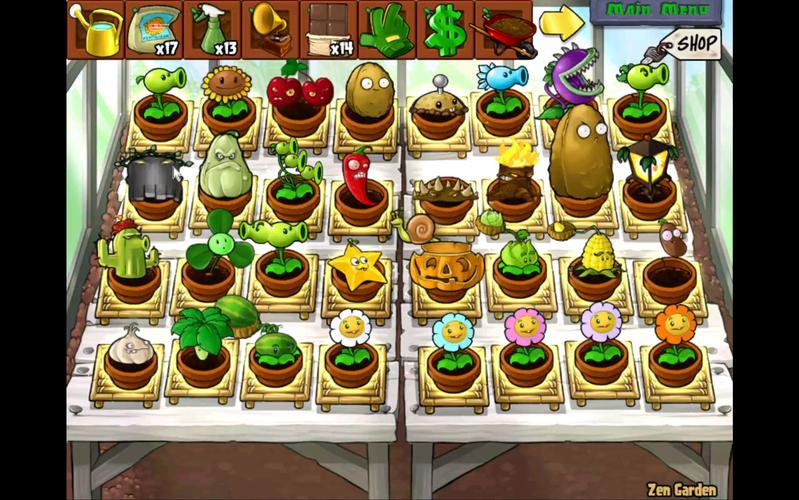This screenshot has height=500, width=799.
Task: Equip the green gardening glove
Action: click(x=386, y=30)
